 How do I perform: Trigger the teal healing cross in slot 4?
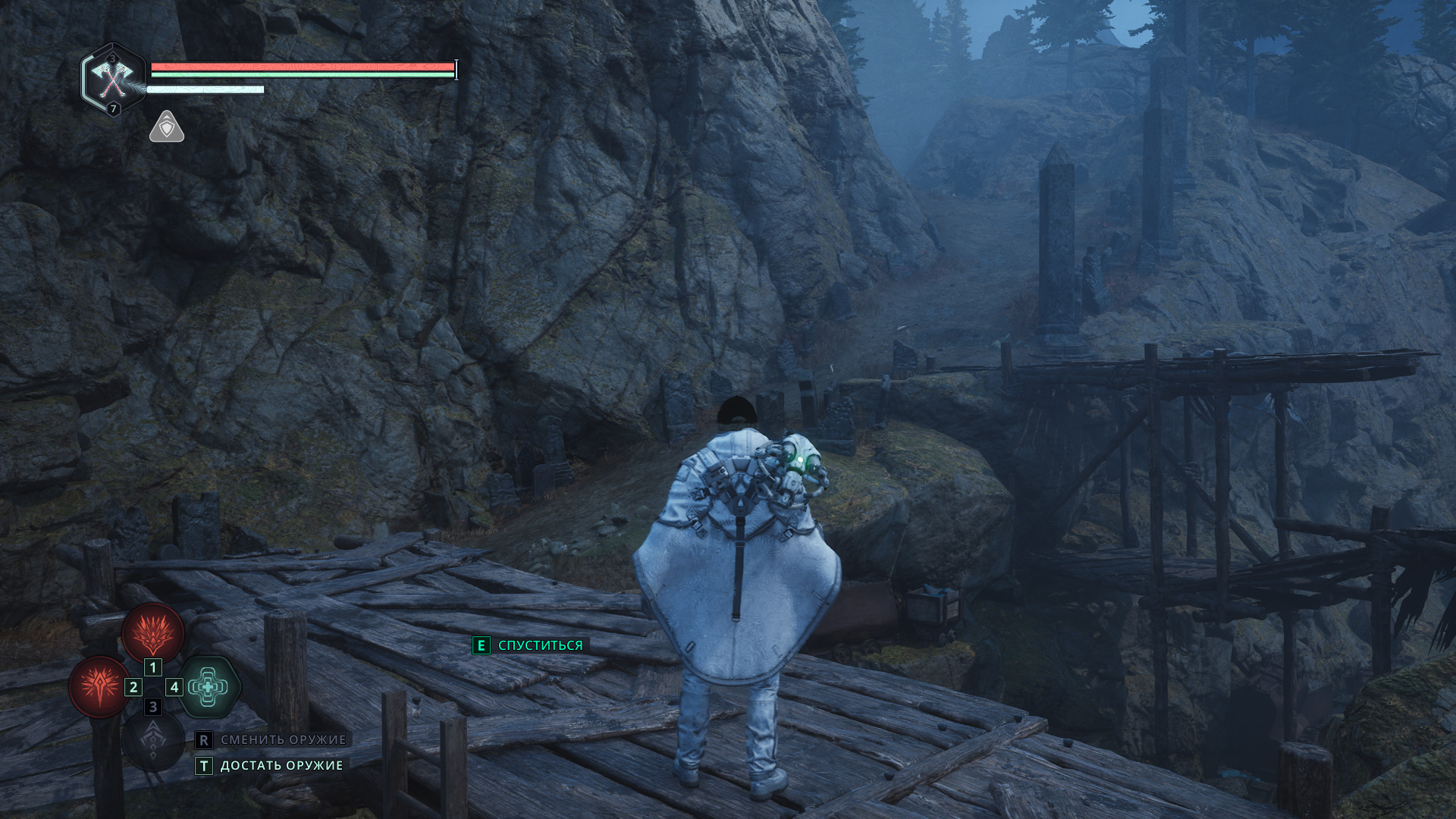tap(209, 686)
